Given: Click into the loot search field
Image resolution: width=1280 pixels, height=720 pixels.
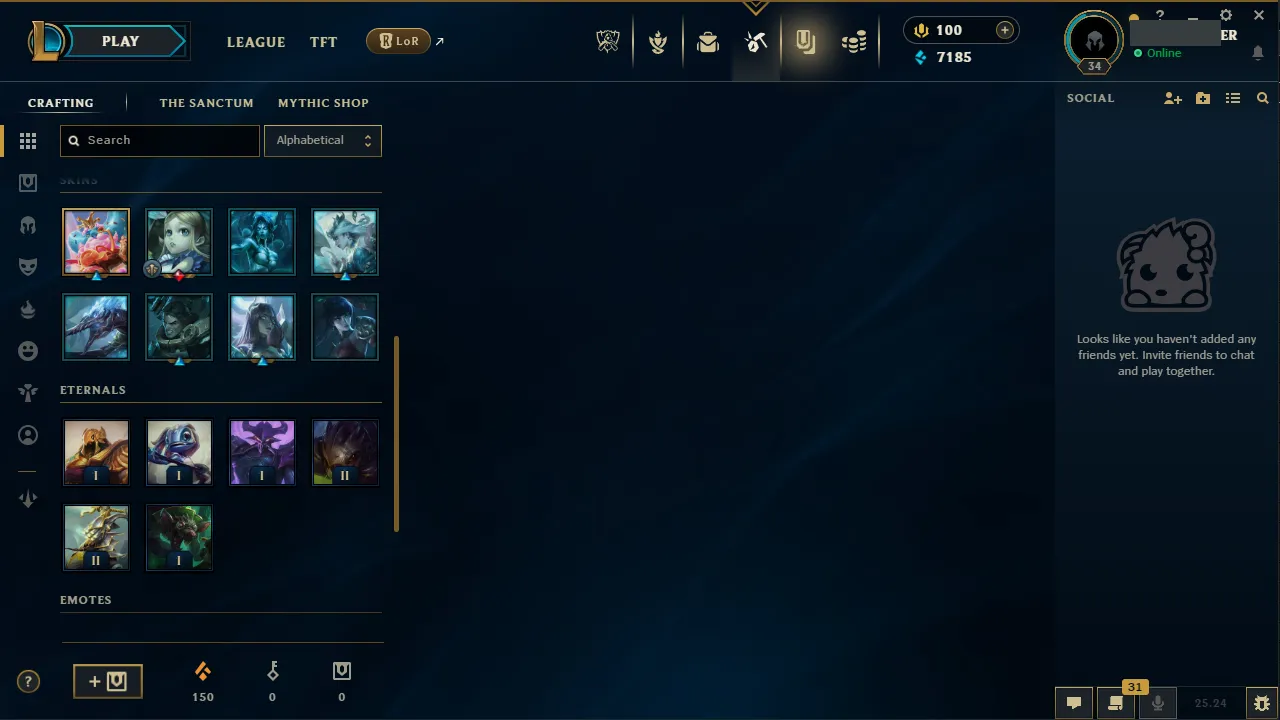Looking at the screenshot, I should click(x=159, y=140).
